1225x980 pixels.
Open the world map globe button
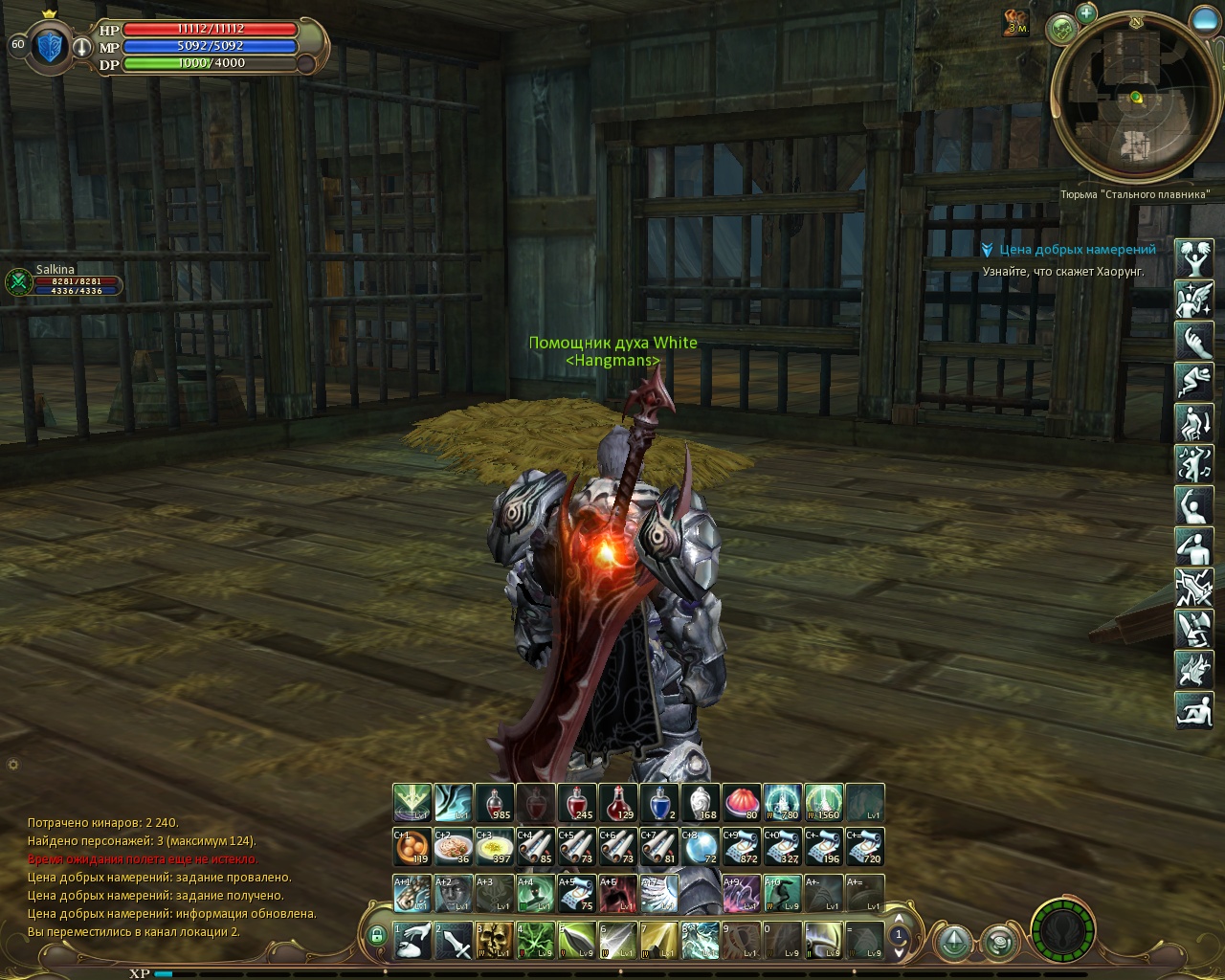[x=1061, y=30]
